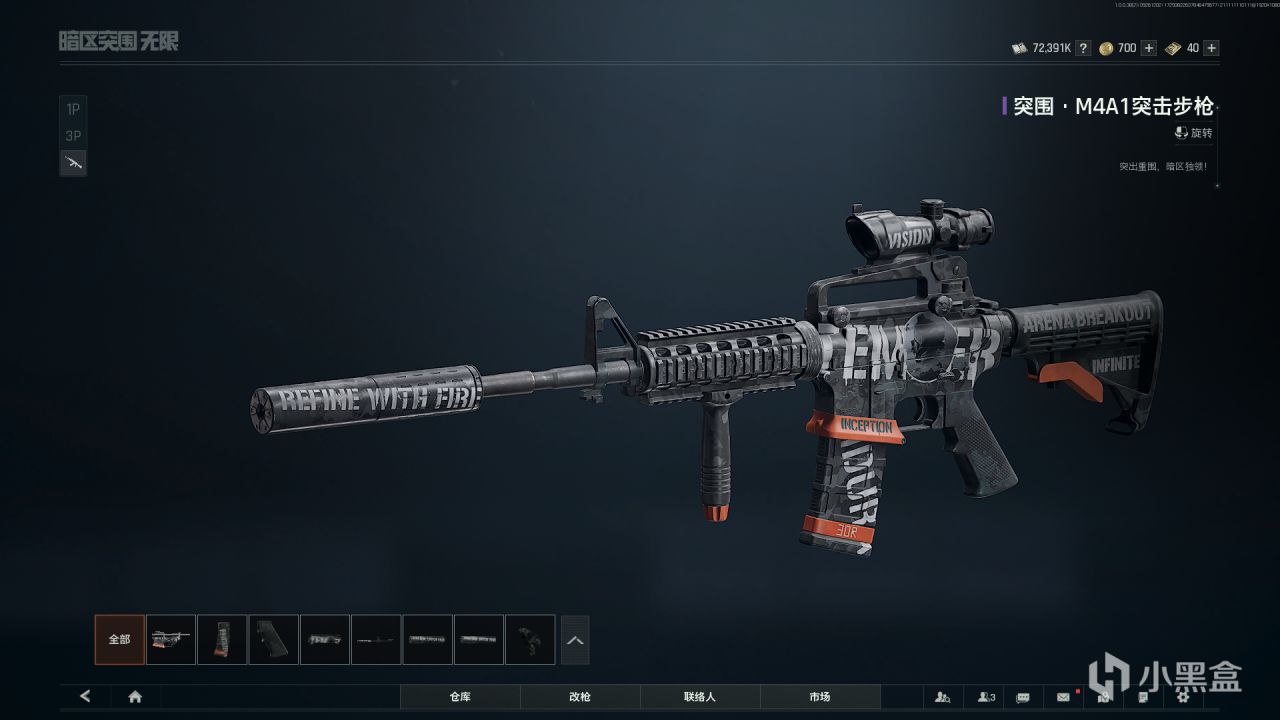Open the chat messages icon
Screen dimensions: 1280x720
pos(1023,696)
